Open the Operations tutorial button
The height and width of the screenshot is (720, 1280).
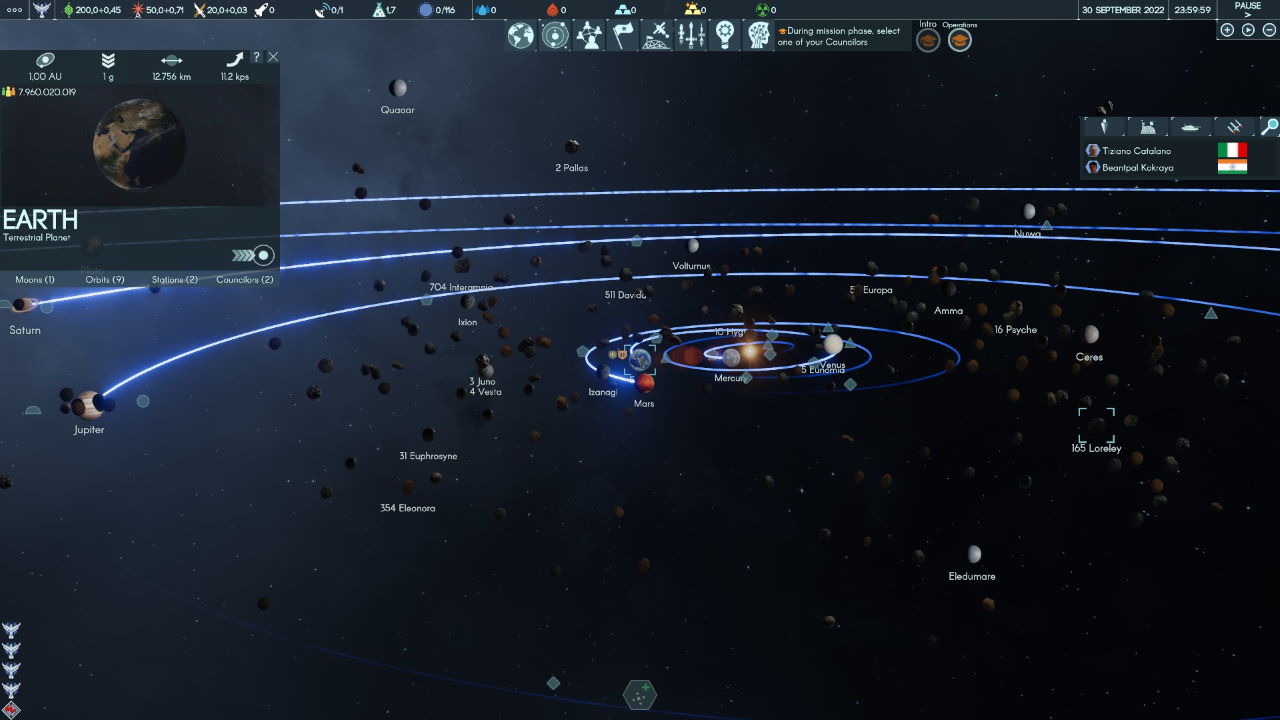tap(959, 41)
